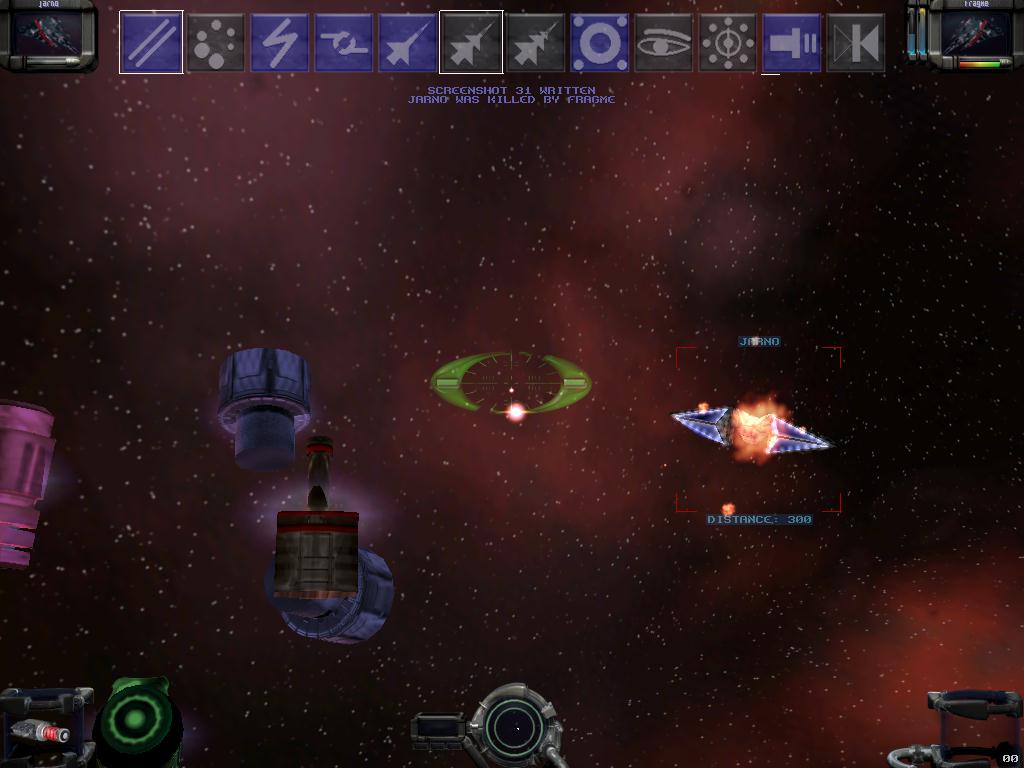
Task: Toggle the eye icon
Action: pyautogui.click(x=664, y=42)
